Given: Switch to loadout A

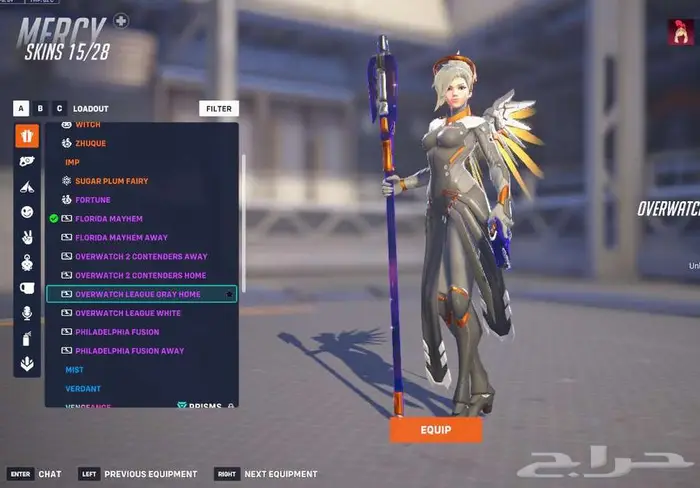Looking at the screenshot, I should [x=21, y=108].
